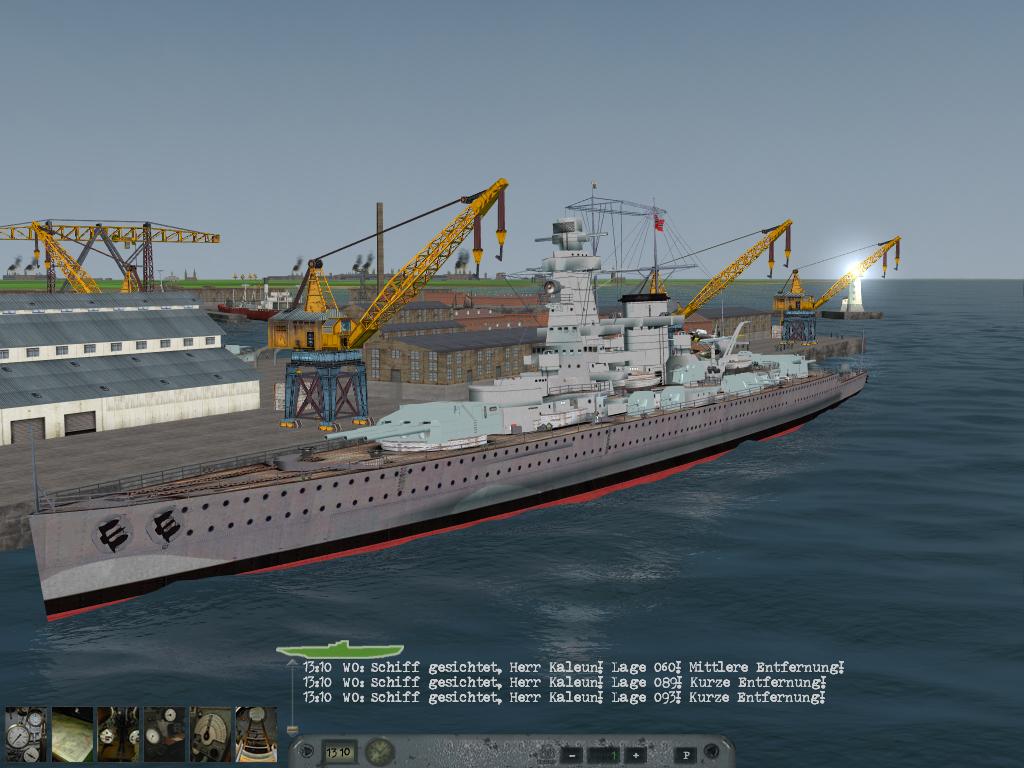Open the engine room gauges station
The image size is (1024, 768).
pos(25,735)
